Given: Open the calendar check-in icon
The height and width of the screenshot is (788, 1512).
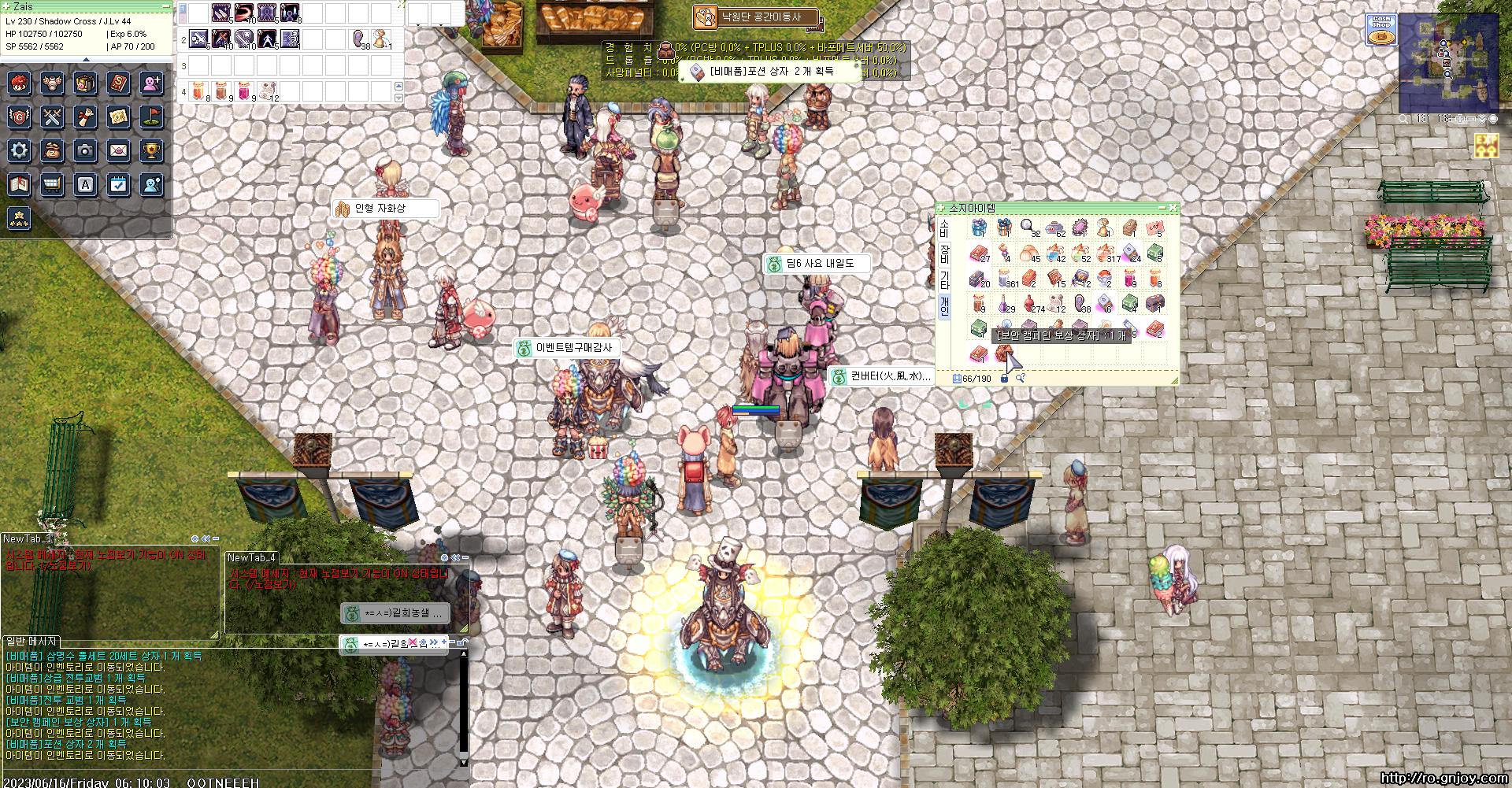Looking at the screenshot, I should [x=119, y=184].
